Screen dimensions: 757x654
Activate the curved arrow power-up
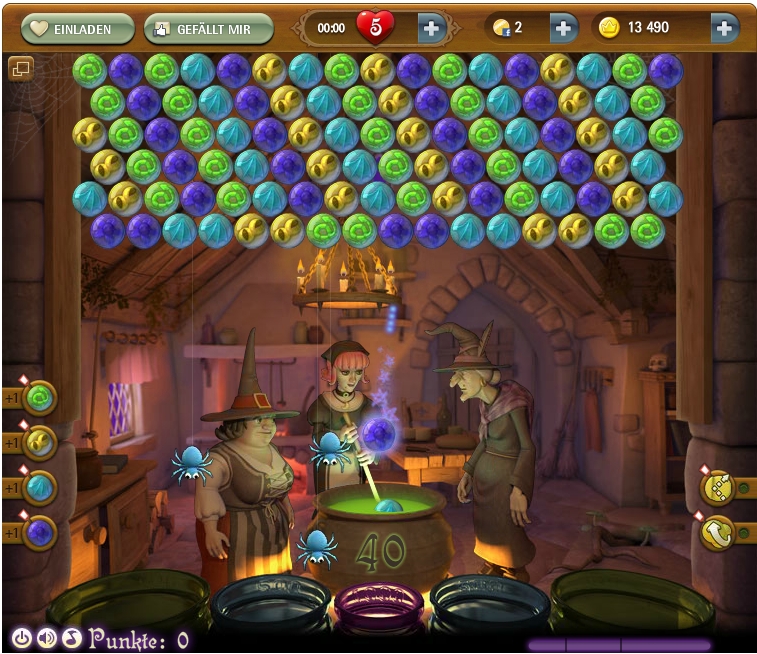718,534
